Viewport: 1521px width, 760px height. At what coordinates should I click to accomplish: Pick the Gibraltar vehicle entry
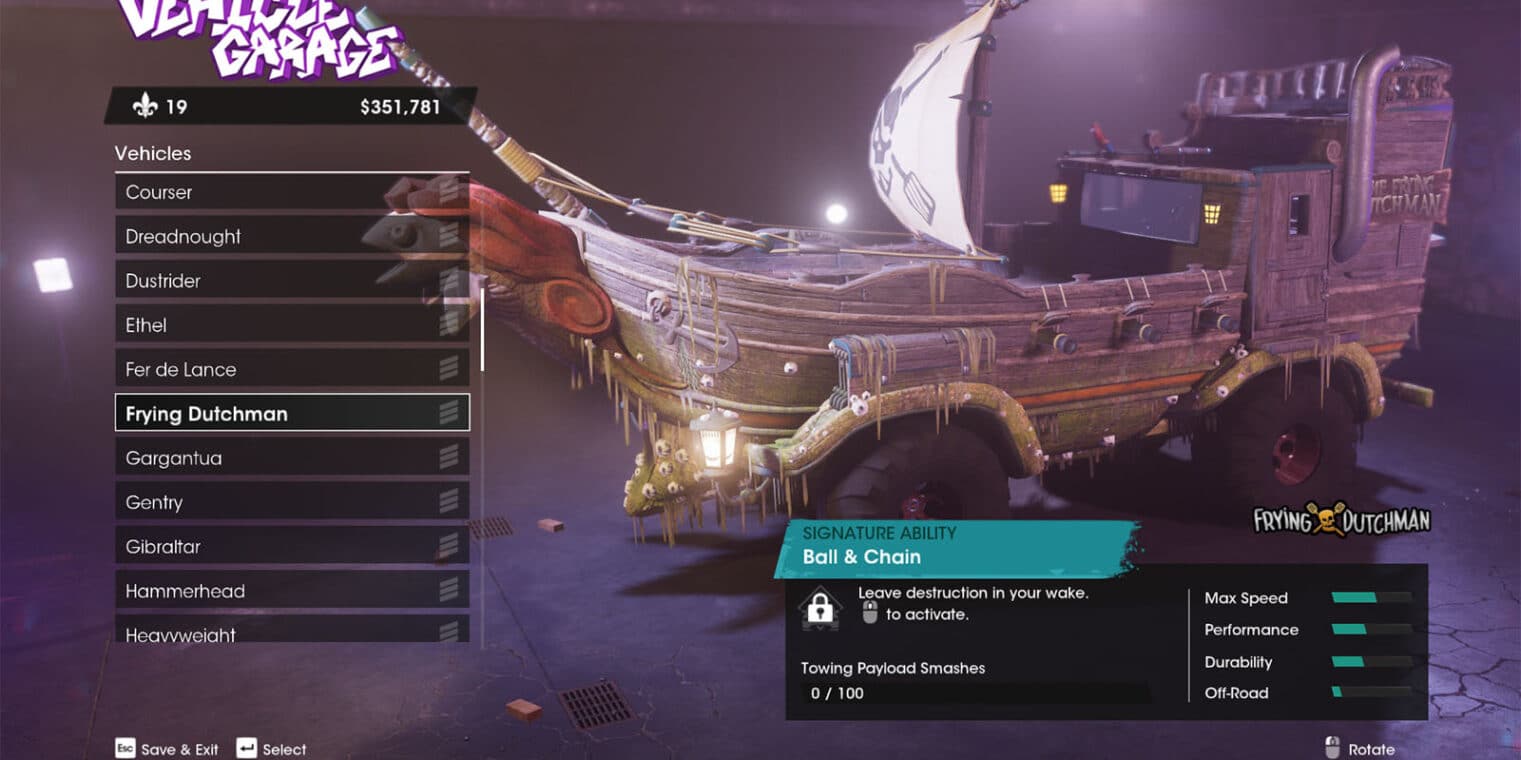291,546
